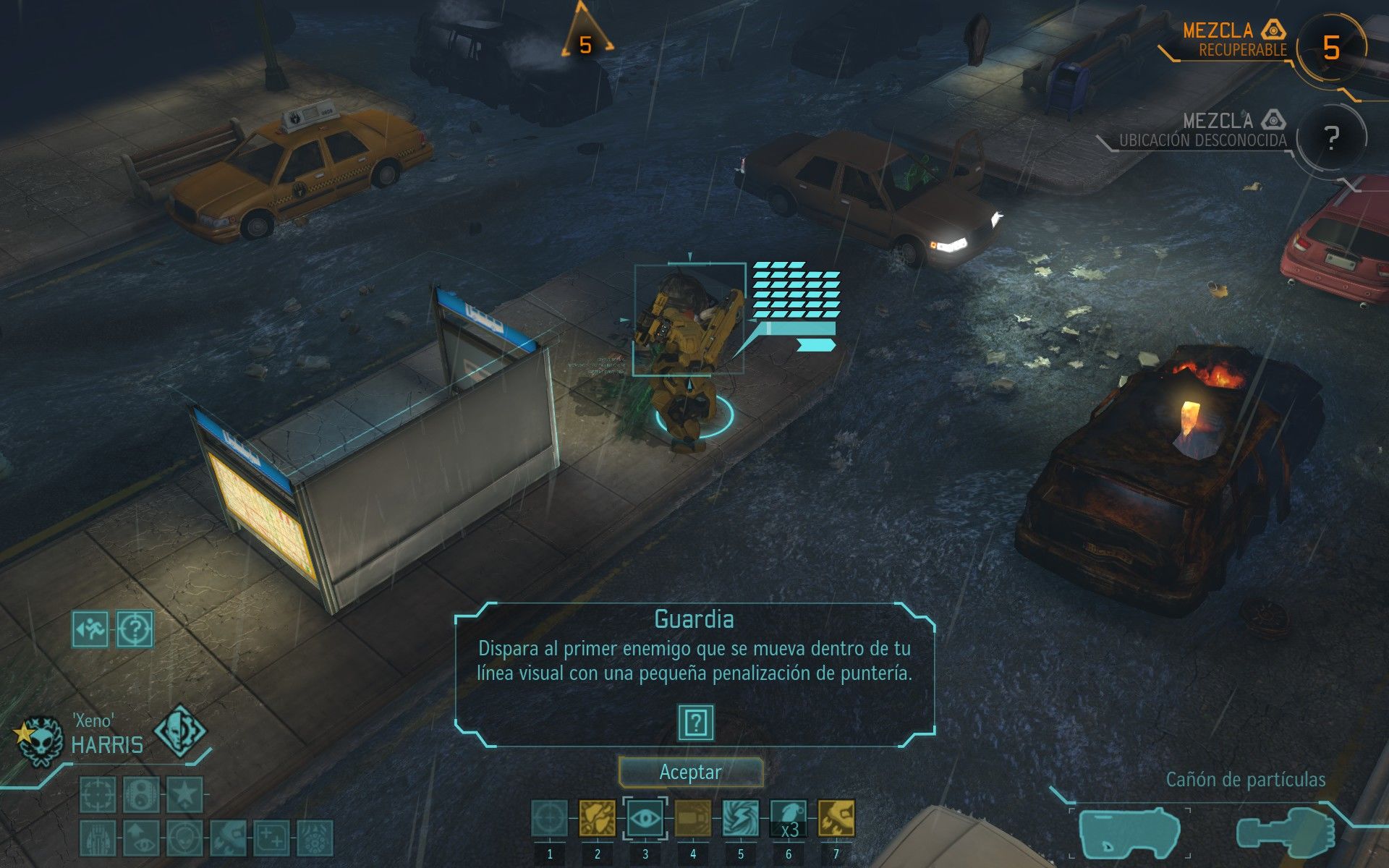Click the half-face gear class icon by Harris
Viewport: 1389px width, 868px height.
[179, 732]
